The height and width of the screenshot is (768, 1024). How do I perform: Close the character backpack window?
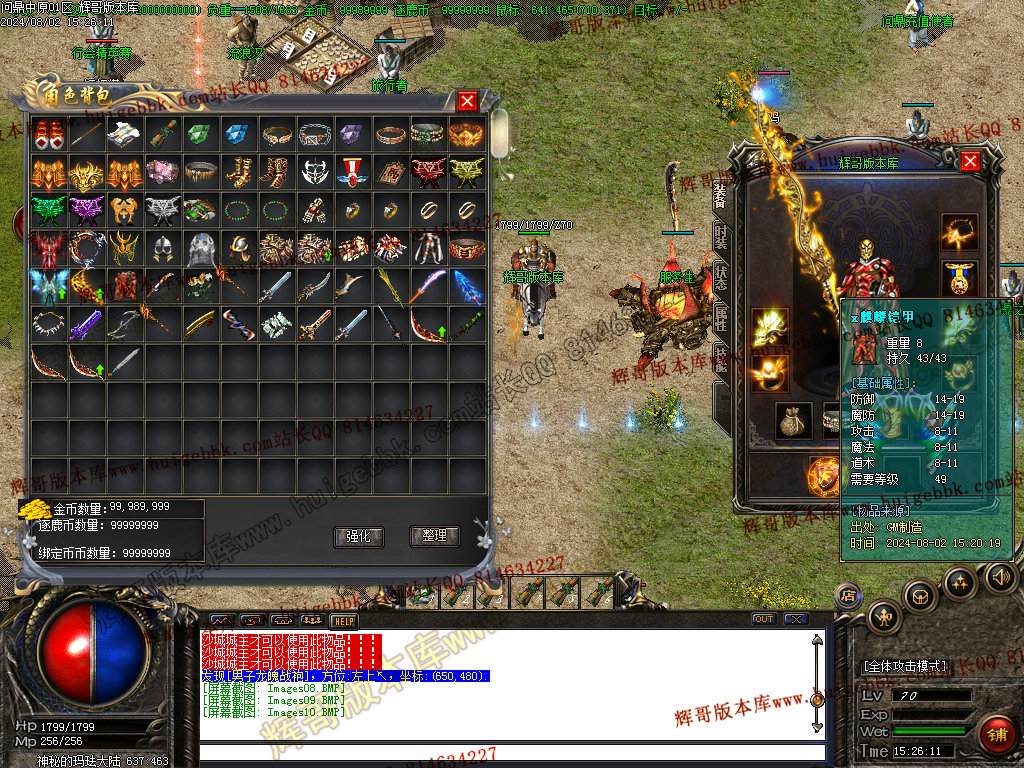[467, 101]
